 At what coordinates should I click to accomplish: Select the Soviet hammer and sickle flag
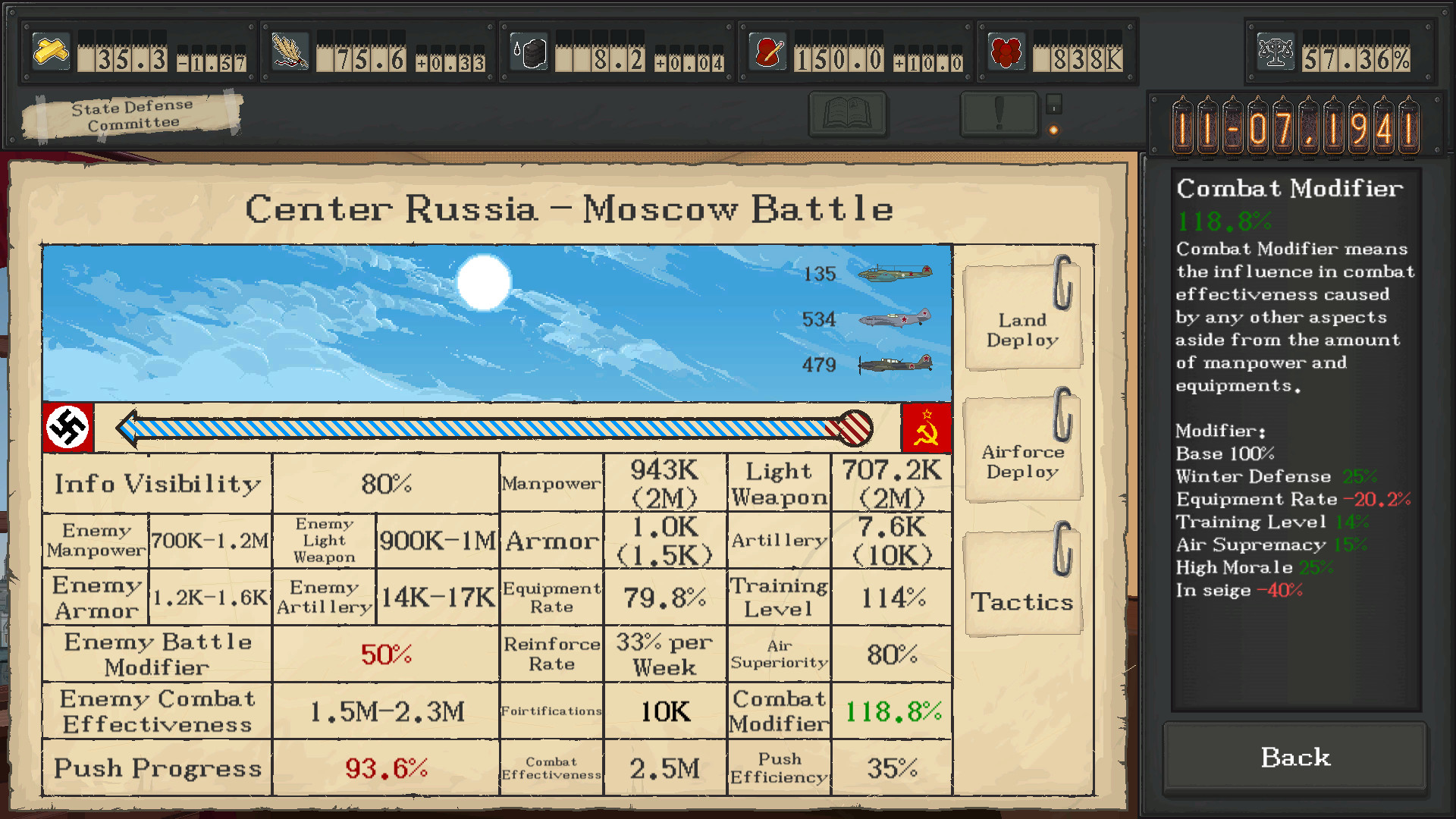tap(927, 428)
